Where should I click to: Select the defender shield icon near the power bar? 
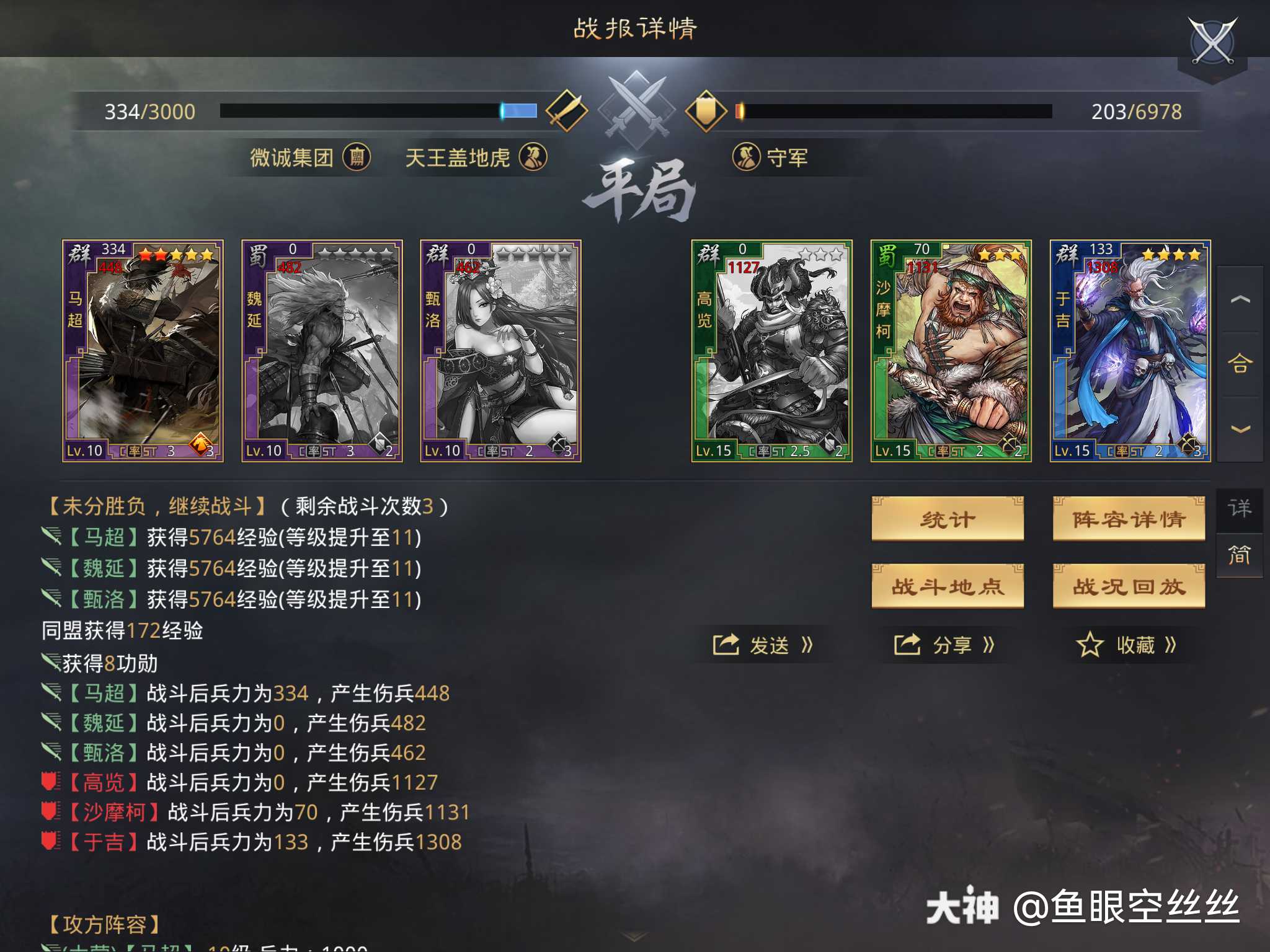tap(707, 110)
